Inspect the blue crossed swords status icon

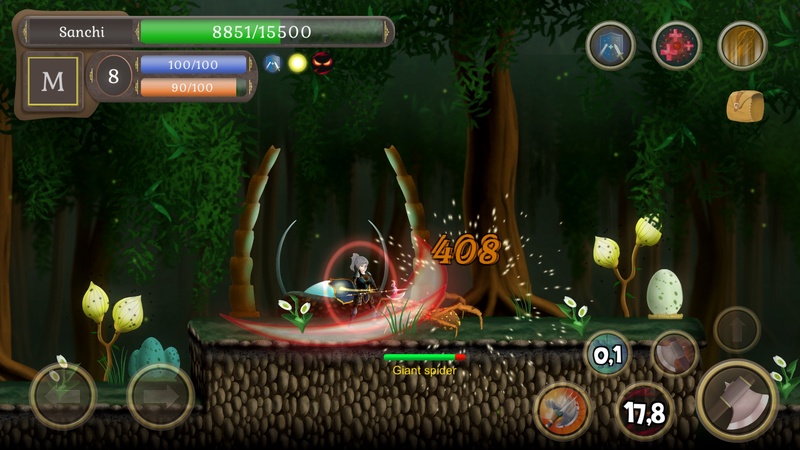coord(272,63)
